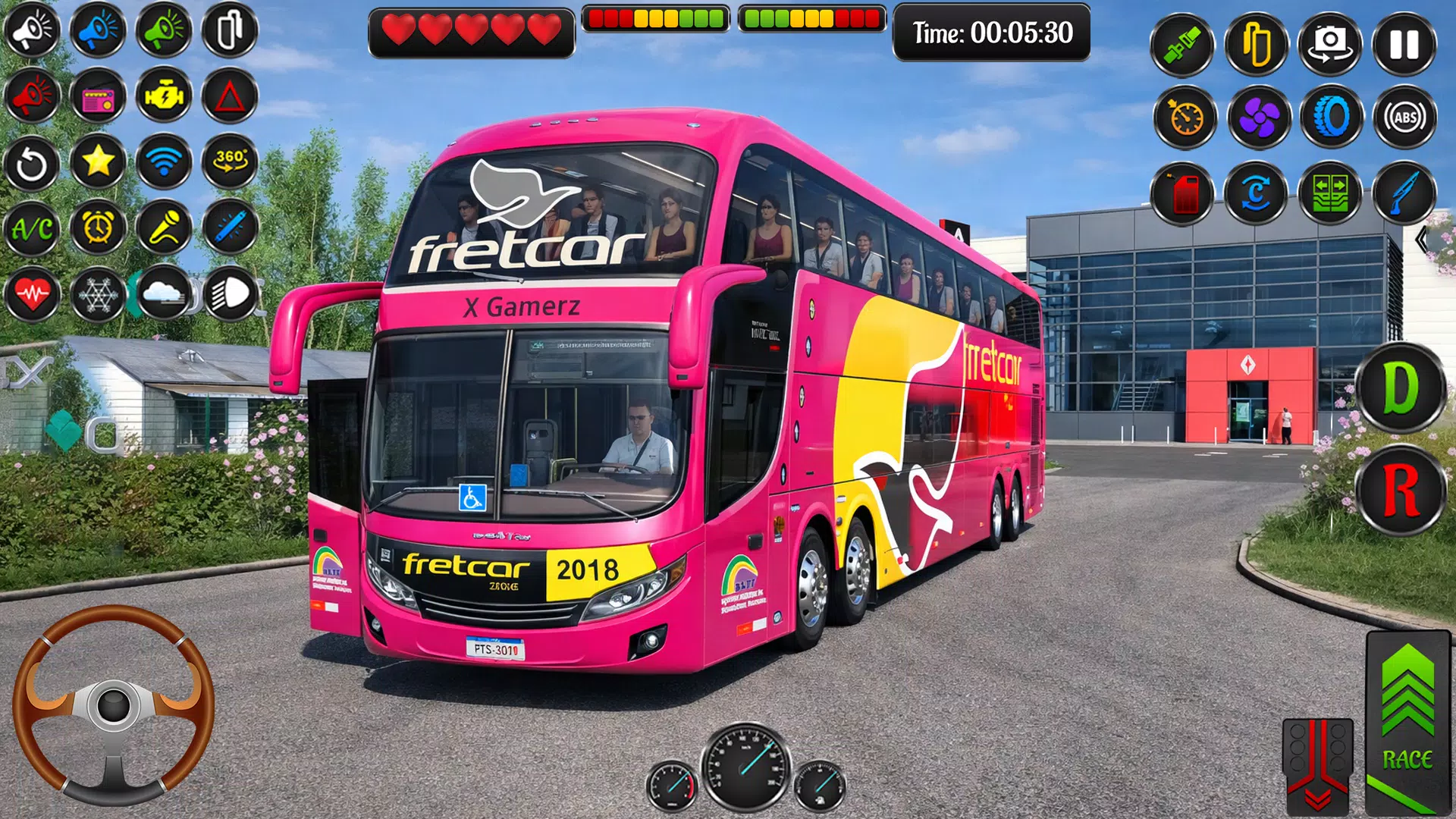Toggle the headlights
This screenshot has width=1456, height=819.
(231, 296)
